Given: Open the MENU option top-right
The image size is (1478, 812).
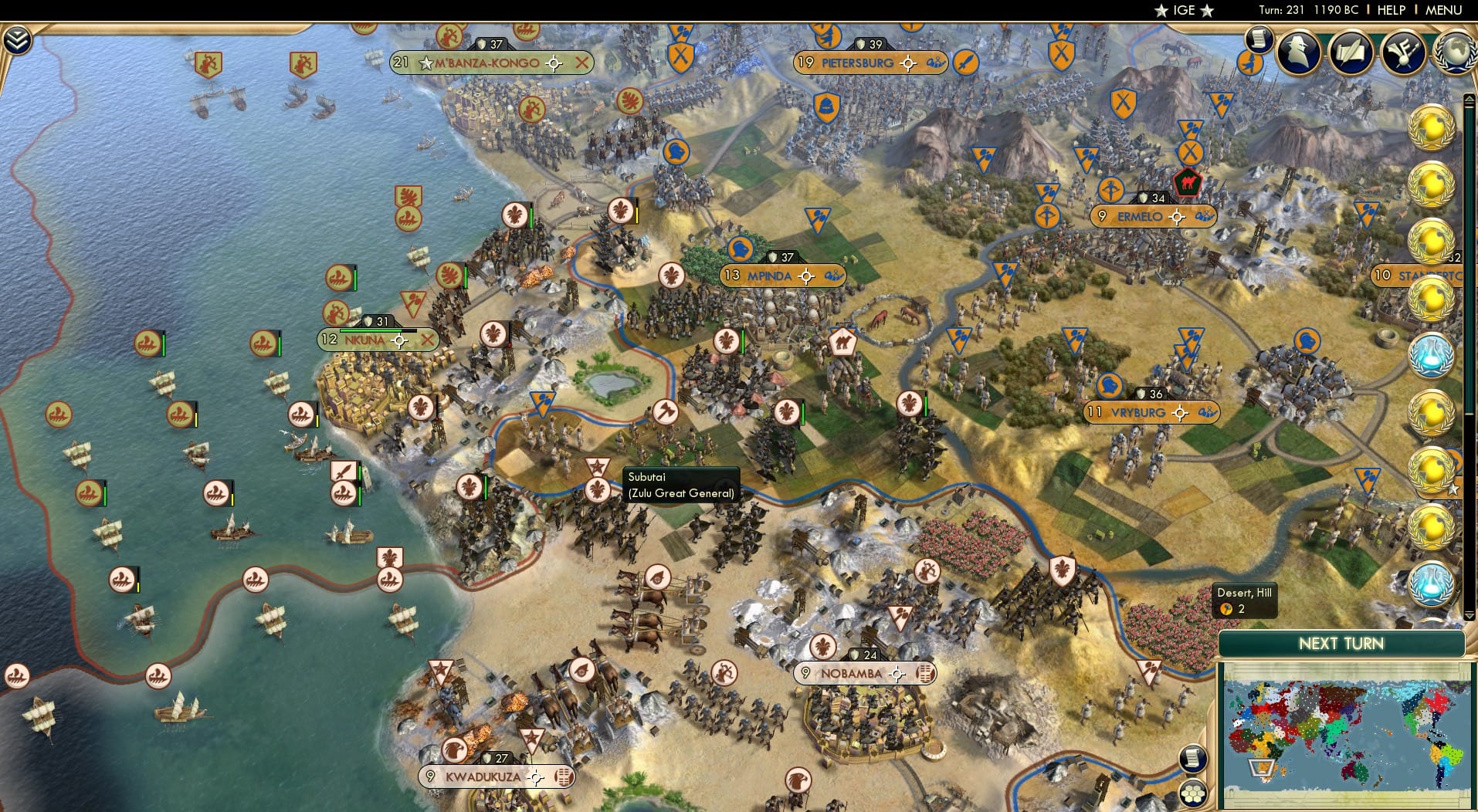Looking at the screenshot, I should [1442, 10].
